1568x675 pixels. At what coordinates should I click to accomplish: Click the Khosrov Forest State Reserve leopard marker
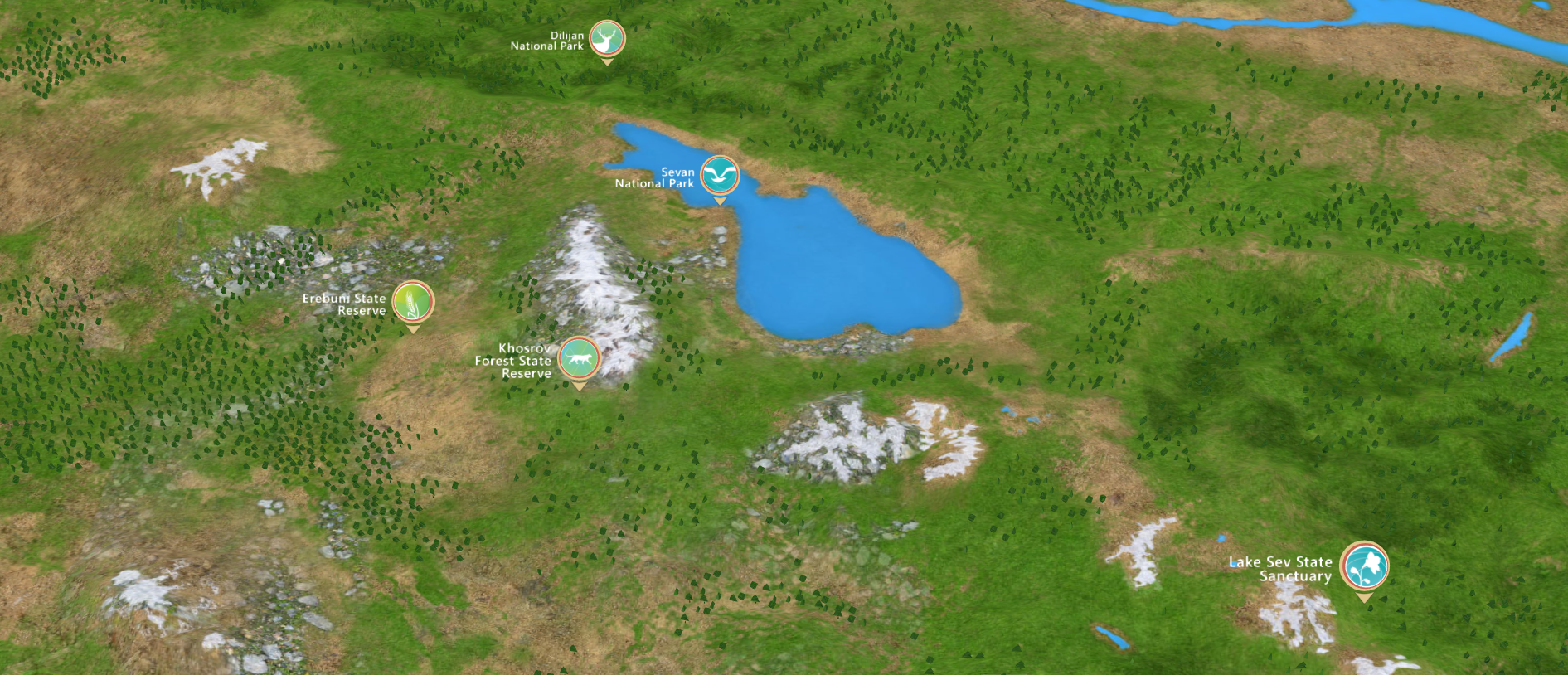[x=579, y=358]
